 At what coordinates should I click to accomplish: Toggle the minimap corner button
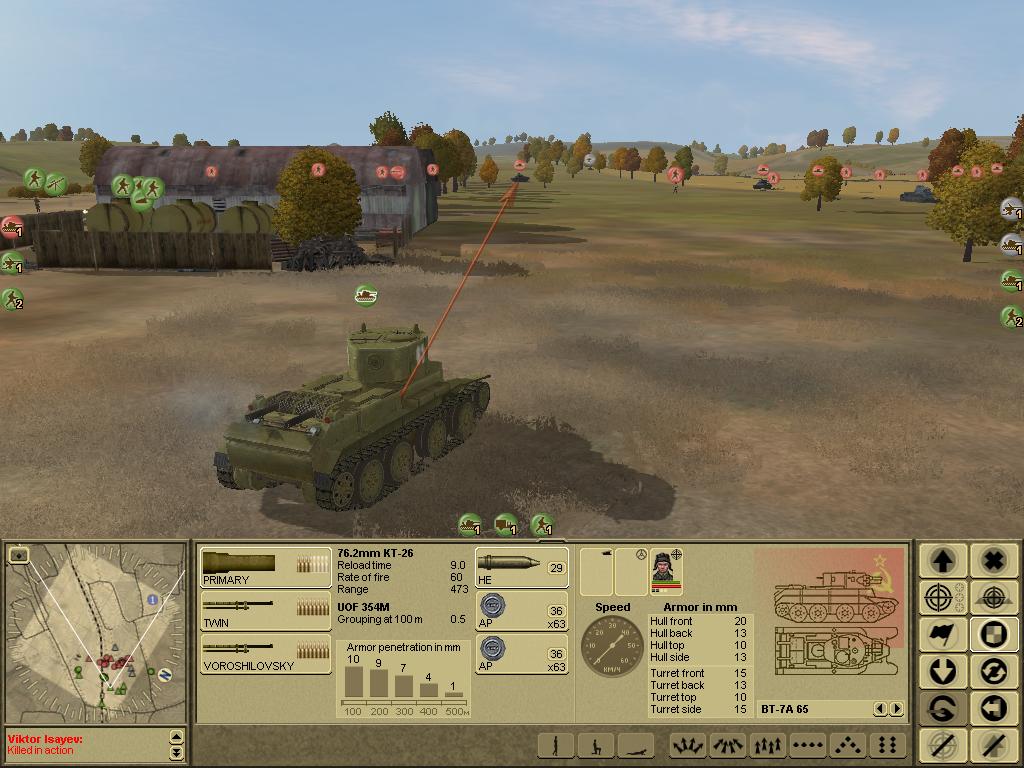point(18,554)
